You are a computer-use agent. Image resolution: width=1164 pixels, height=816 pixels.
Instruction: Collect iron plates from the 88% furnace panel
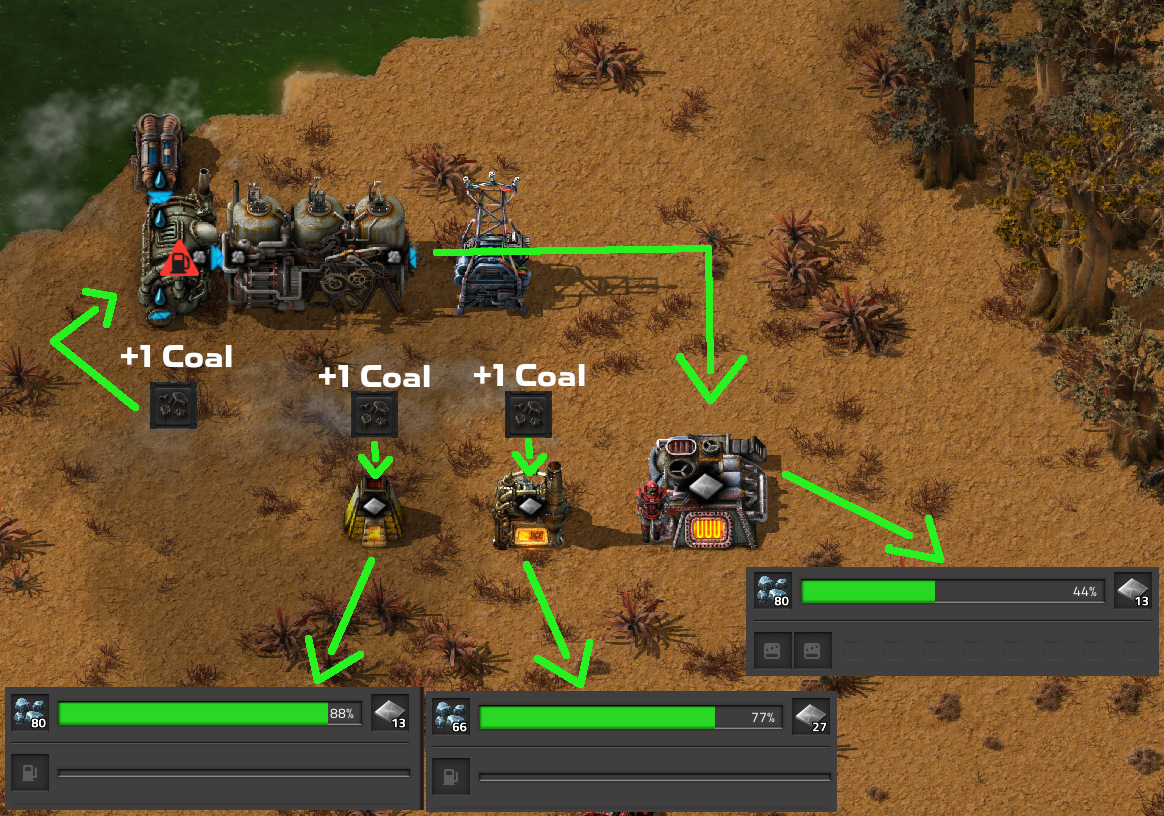pos(391,713)
